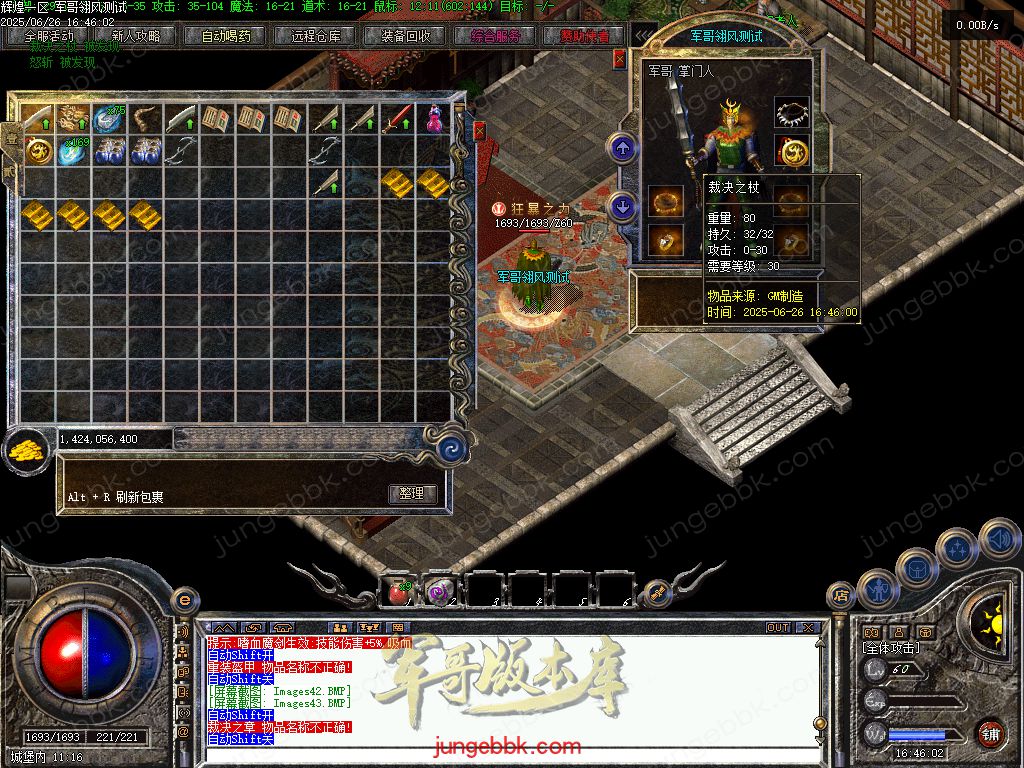1024x768 pixels.
Task: Click the up arrow beside the character panel
Action: [623, 149]
